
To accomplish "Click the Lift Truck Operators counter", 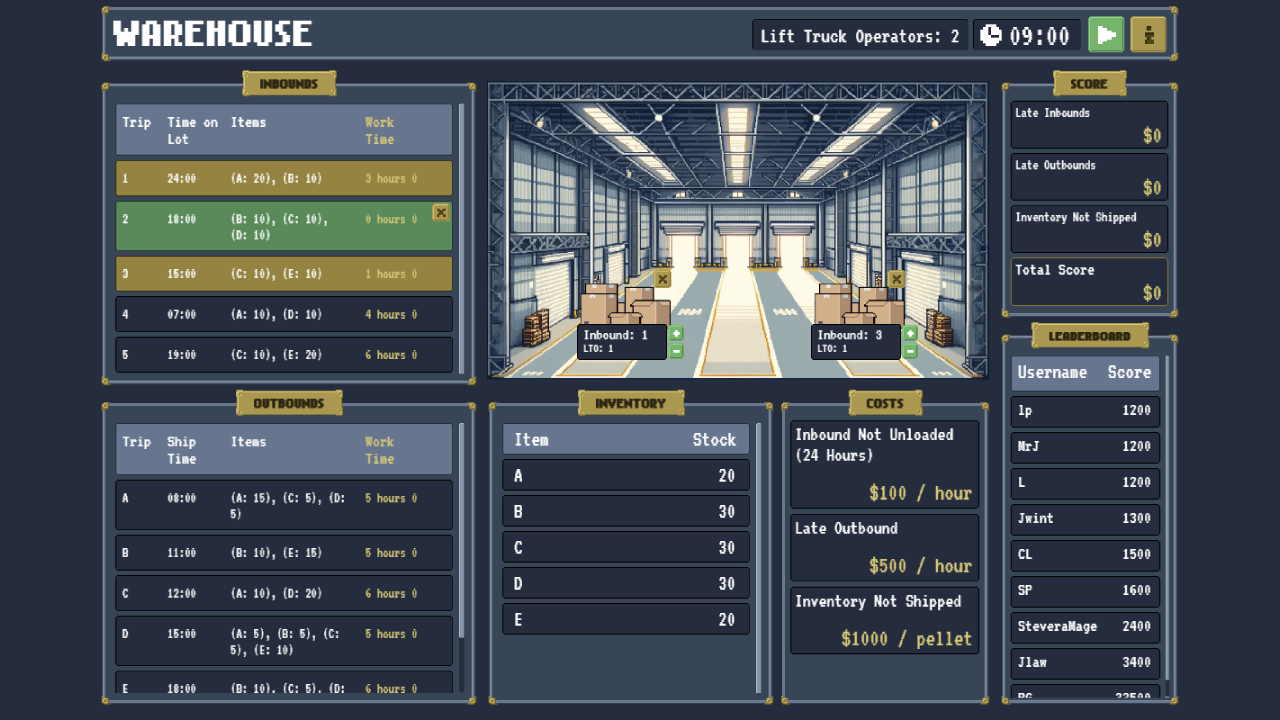I will (858, 35).
